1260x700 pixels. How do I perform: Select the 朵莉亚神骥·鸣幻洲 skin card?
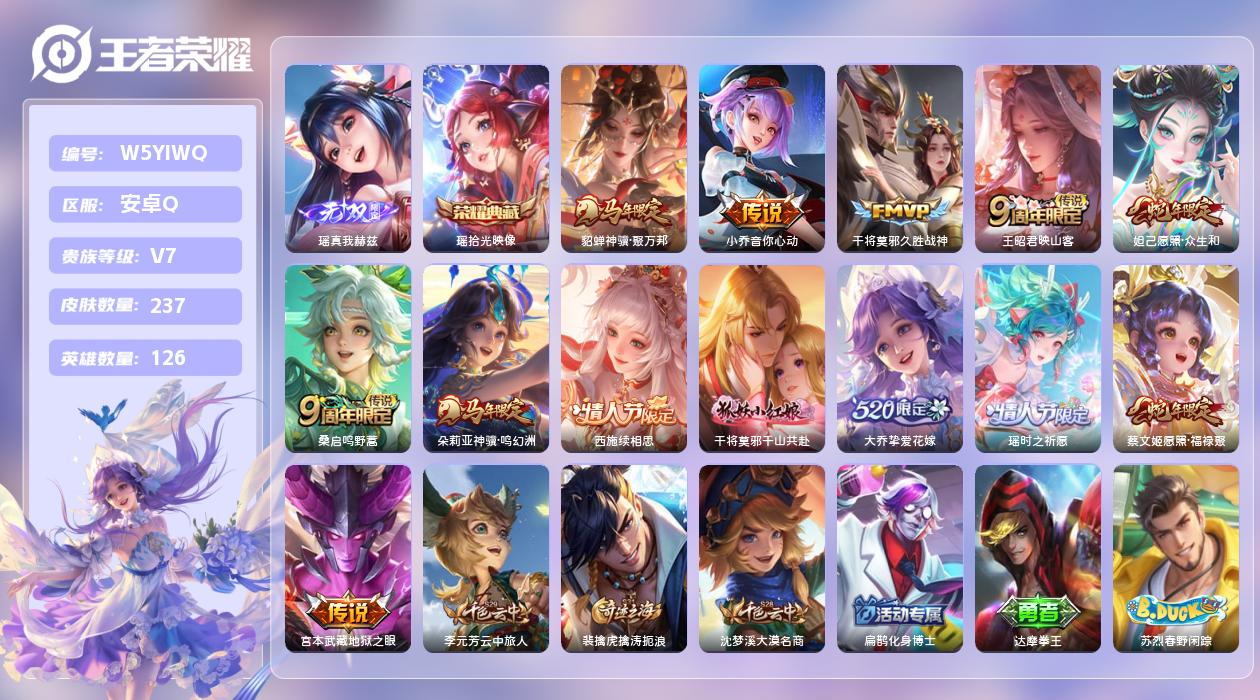click(486, 358)
